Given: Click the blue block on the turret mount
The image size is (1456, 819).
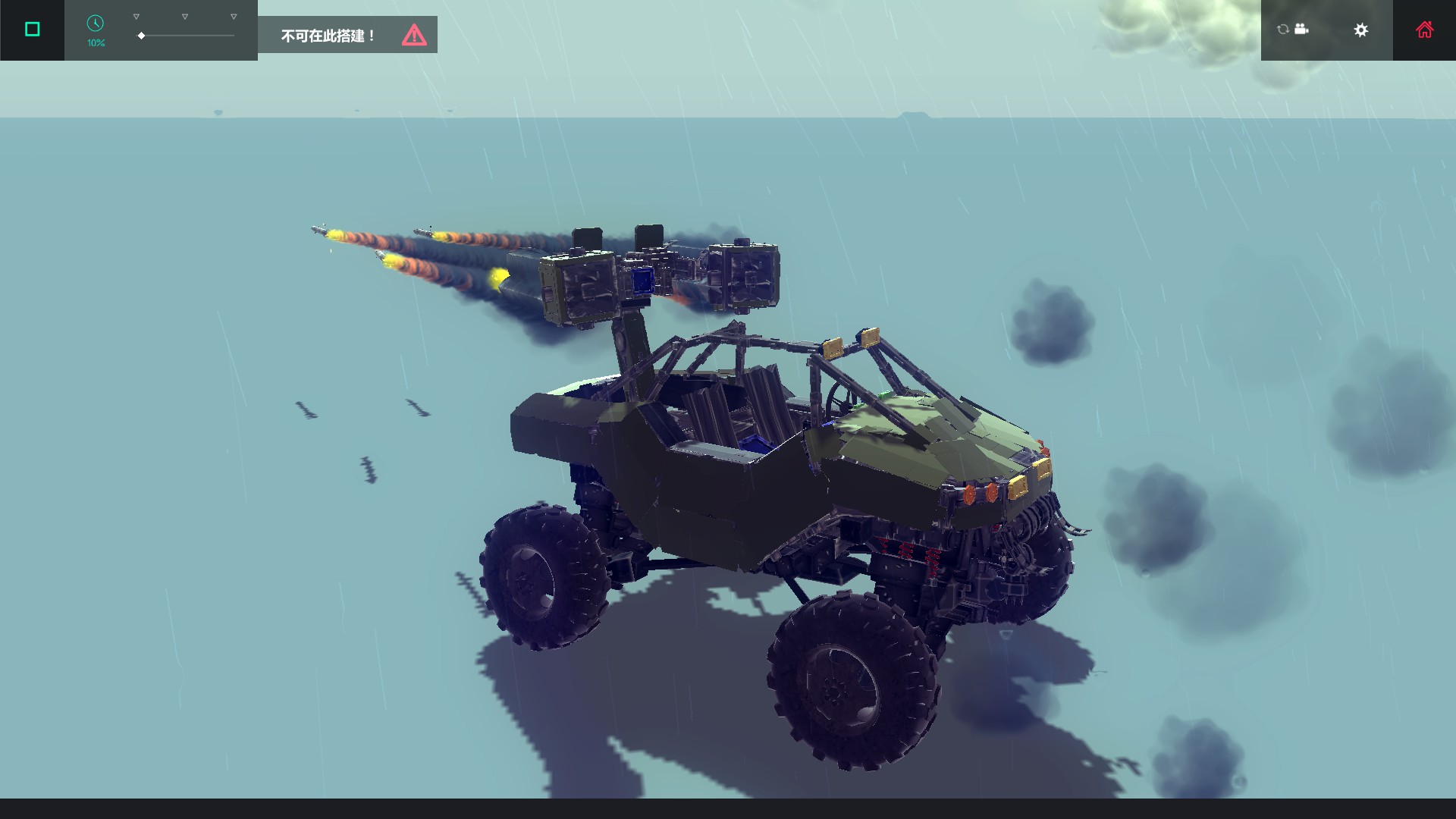Looking at the screenshot, I should tap(643, 282).
